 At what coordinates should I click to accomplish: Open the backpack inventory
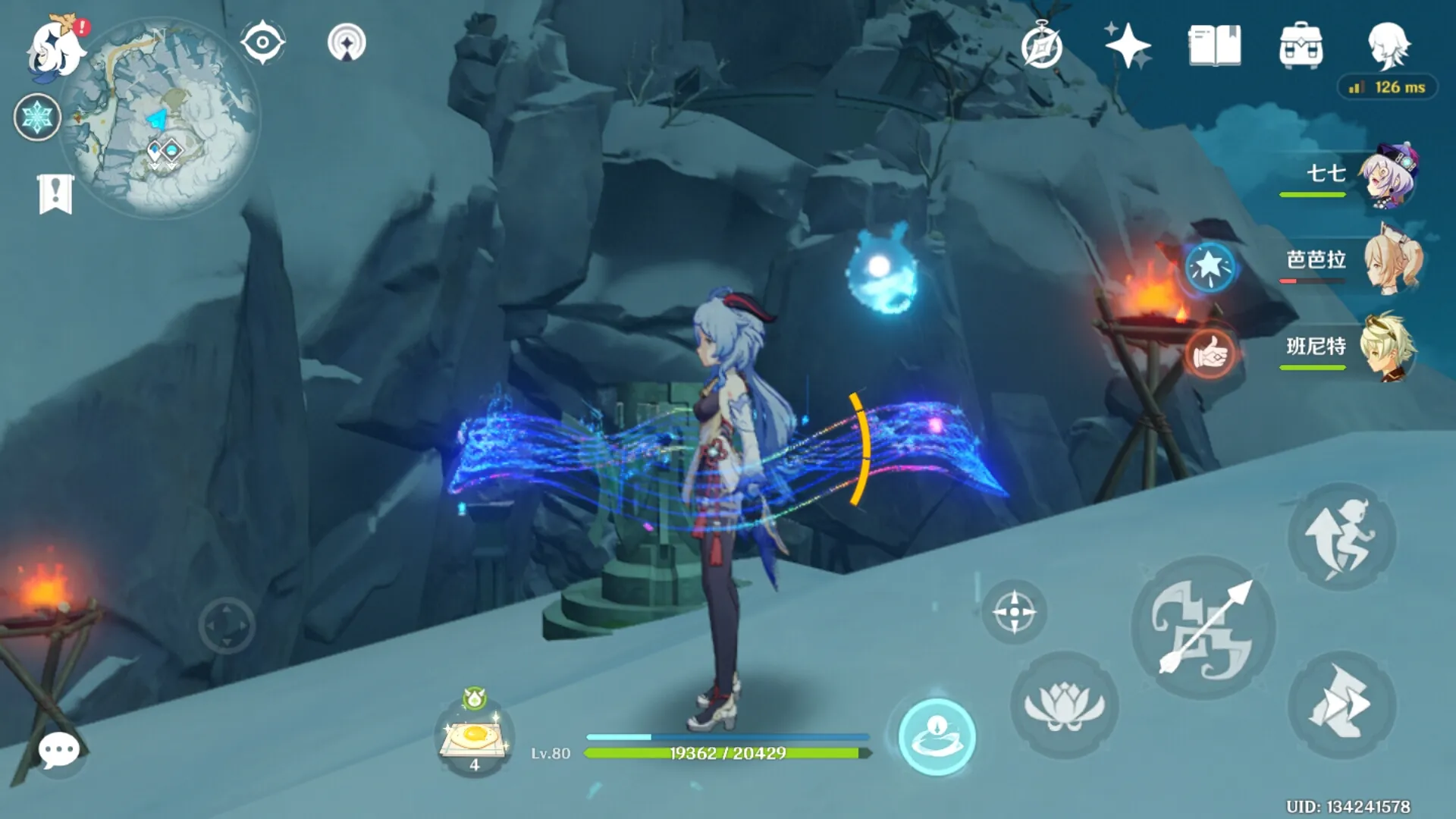click(1301, 45)
